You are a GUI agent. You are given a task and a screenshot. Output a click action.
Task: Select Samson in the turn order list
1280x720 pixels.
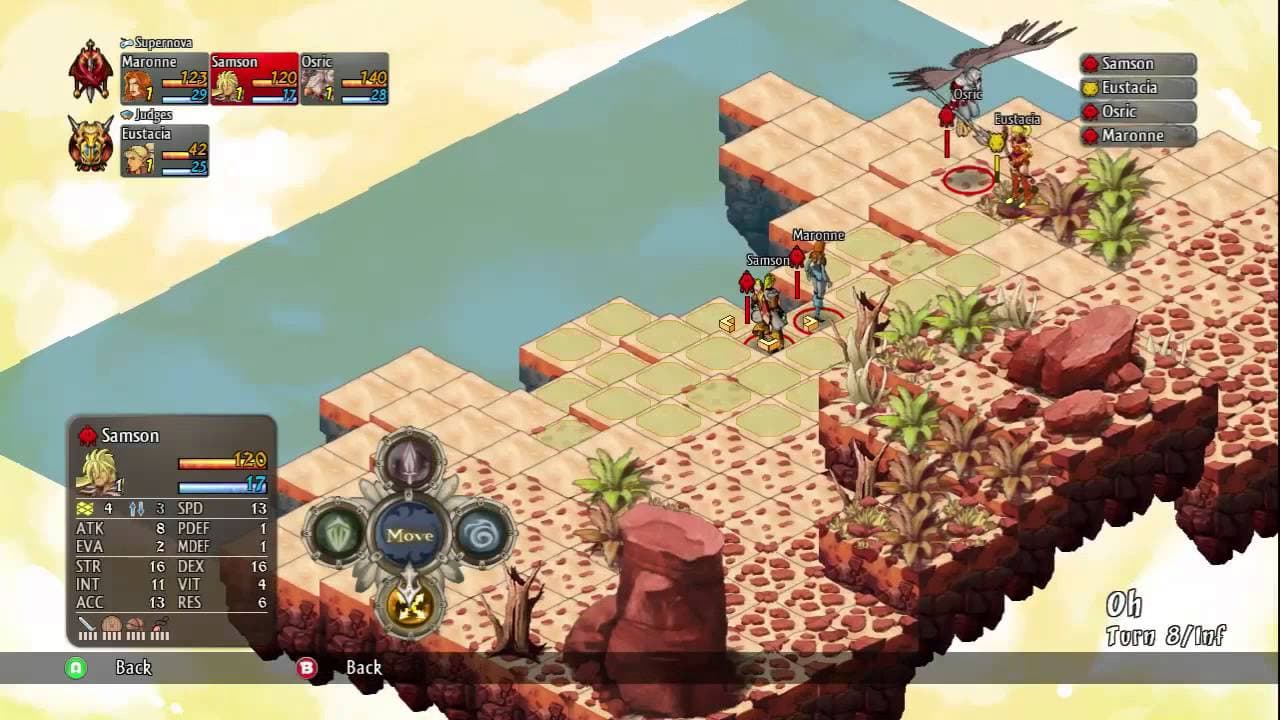(x=1135, y=63)
